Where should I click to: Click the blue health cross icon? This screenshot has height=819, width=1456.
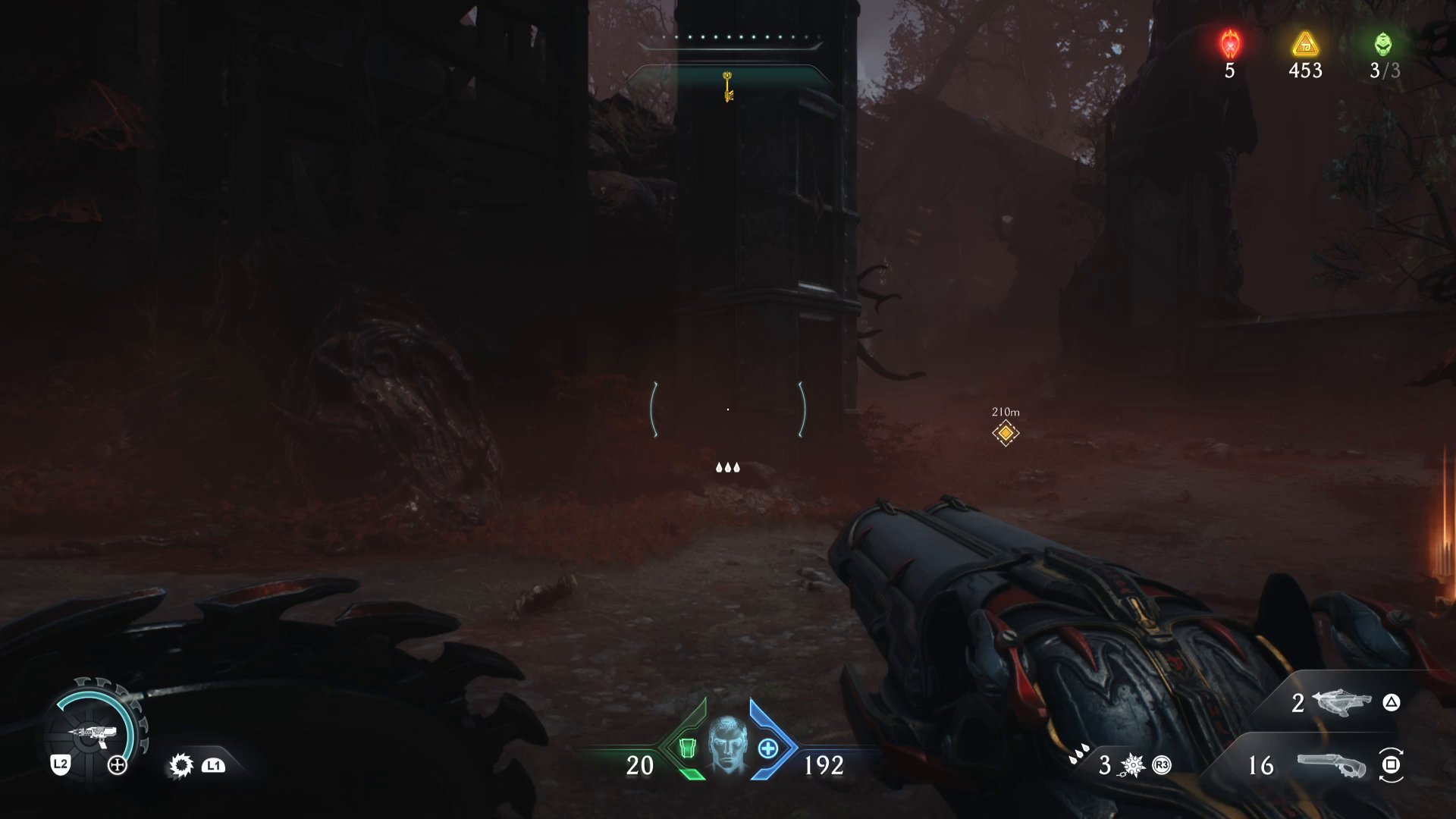click(768, 748)
